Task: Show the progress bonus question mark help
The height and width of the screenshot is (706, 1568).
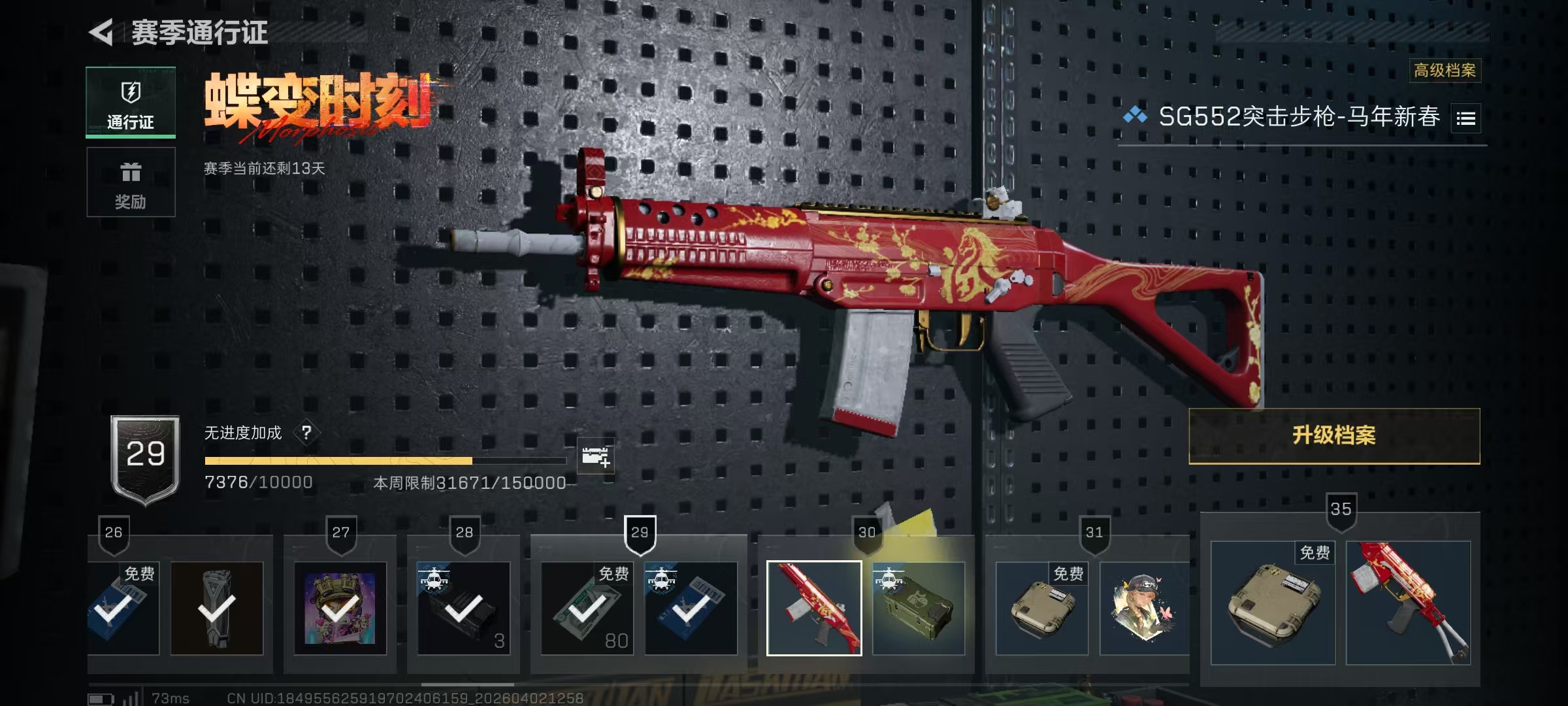Action: [306, 432]
